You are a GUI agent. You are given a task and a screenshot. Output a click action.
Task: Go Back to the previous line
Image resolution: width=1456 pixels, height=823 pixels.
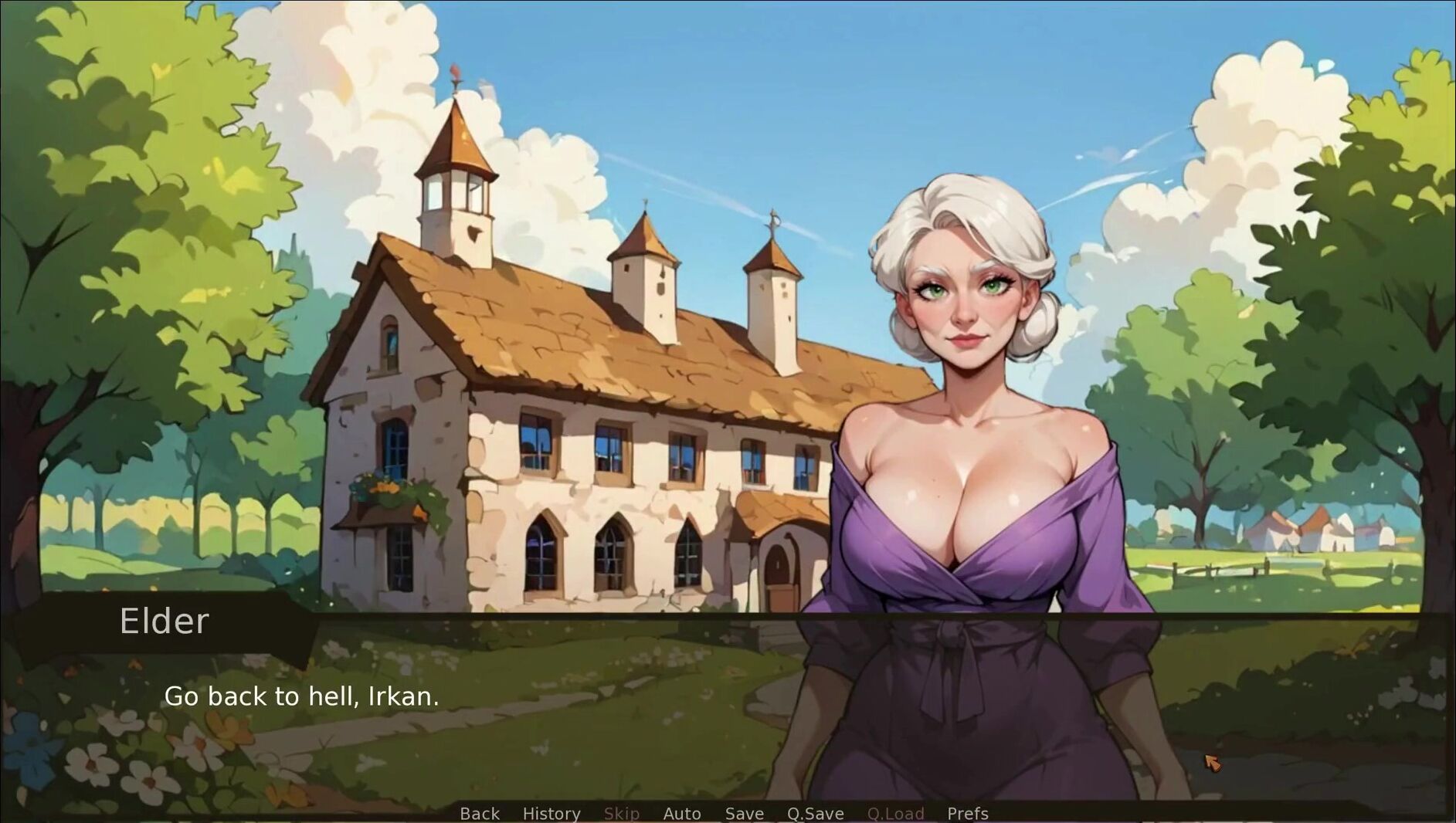tap(480, 813)
